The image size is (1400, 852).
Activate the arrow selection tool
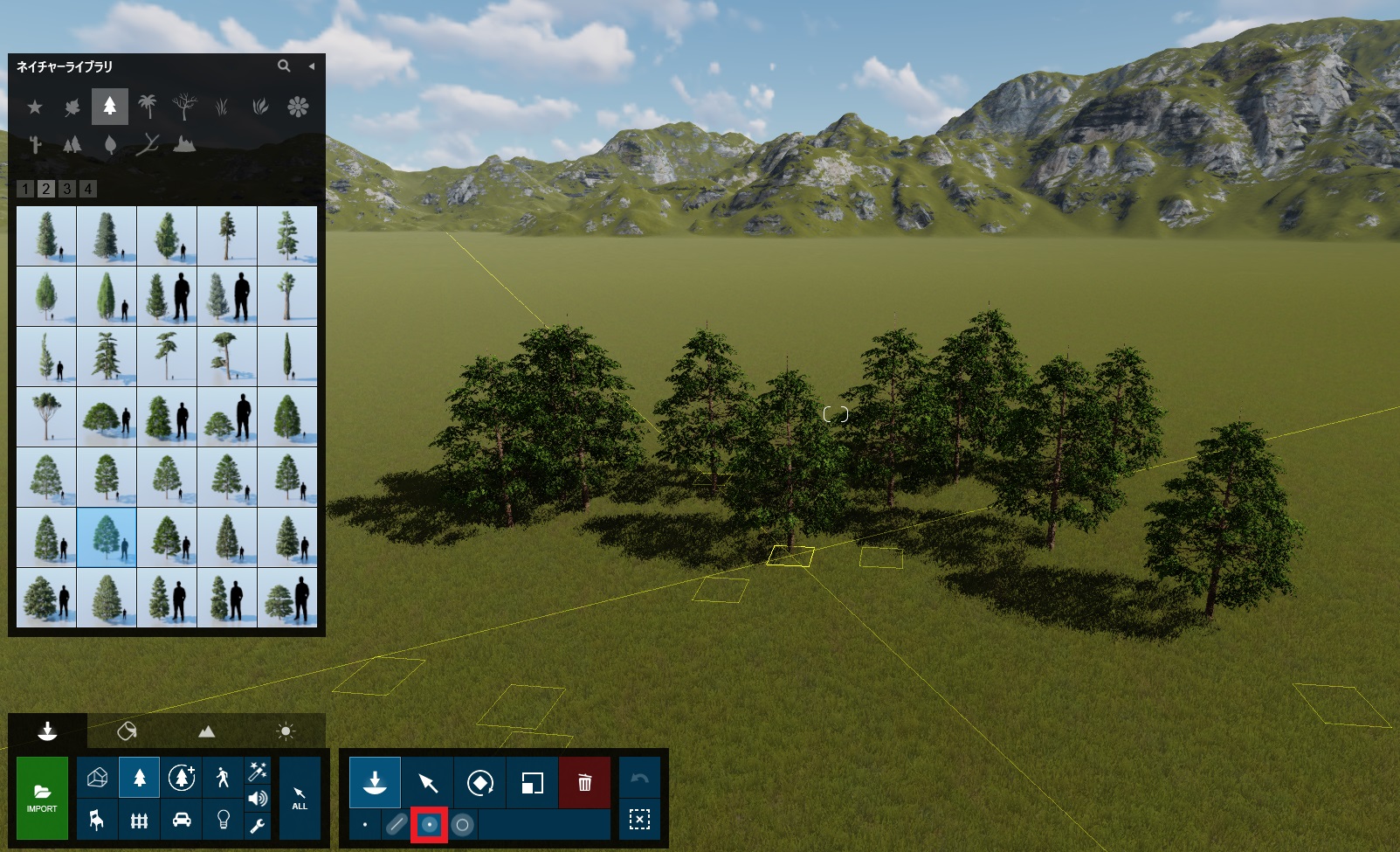click(x=428, y=782)
